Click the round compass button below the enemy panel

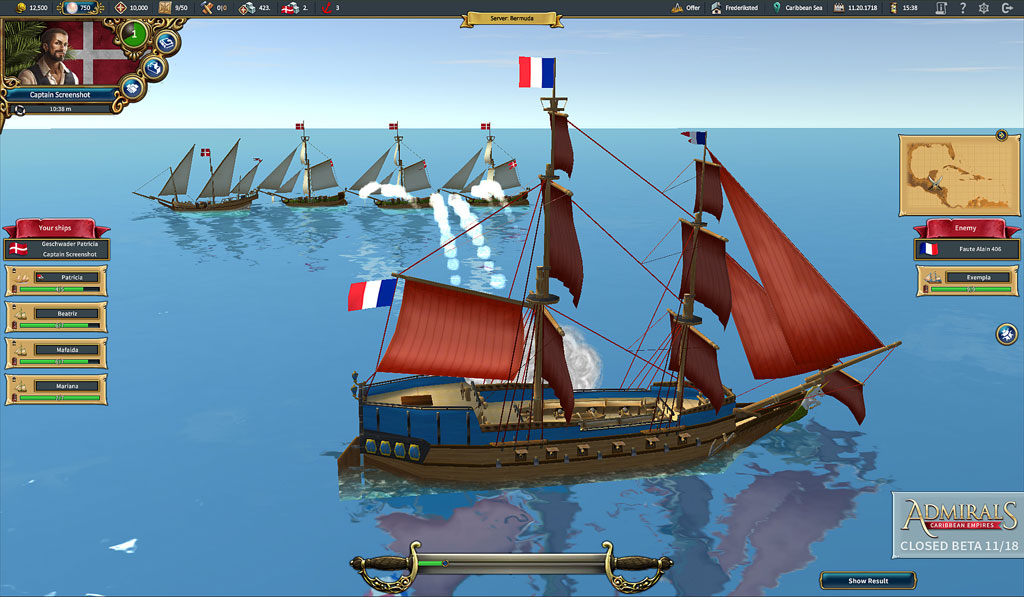(1006, 334)
